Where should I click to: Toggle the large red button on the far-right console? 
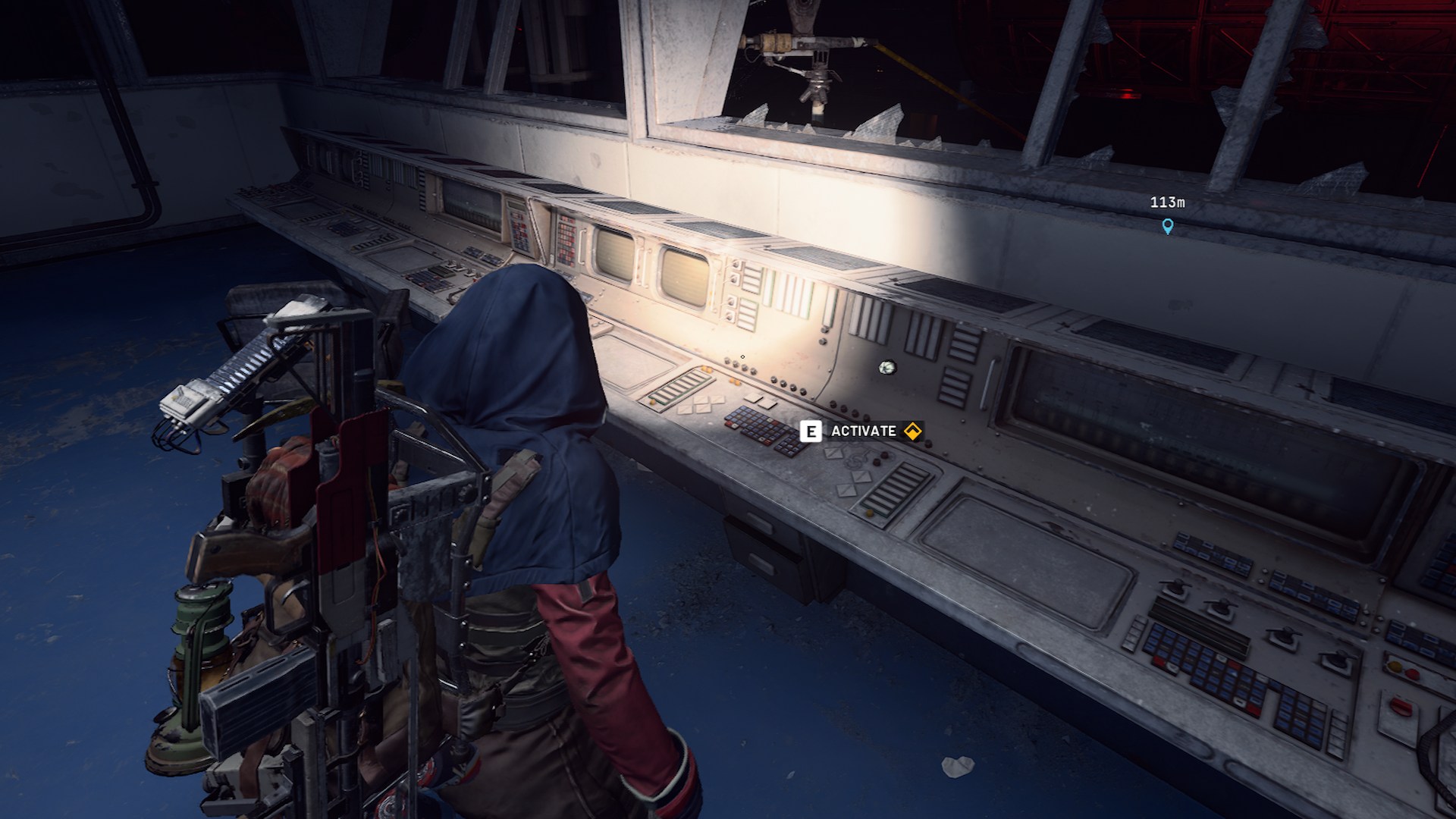(1401, 706)
